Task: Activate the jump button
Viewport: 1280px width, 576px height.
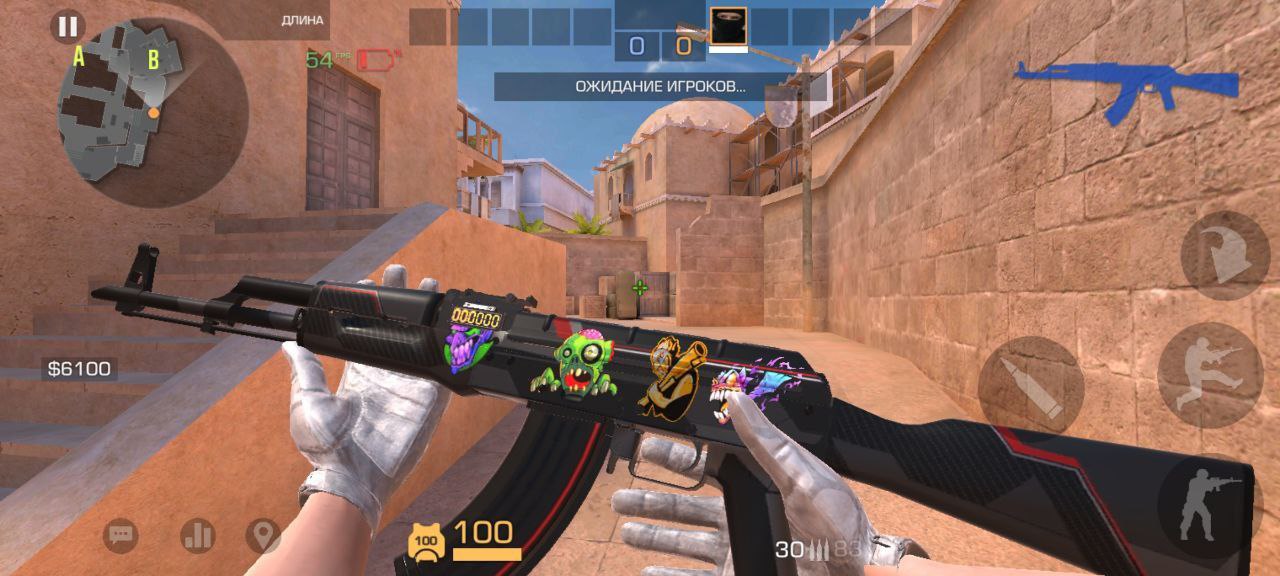Action: pyautogui.click(x=1210, y=374)
